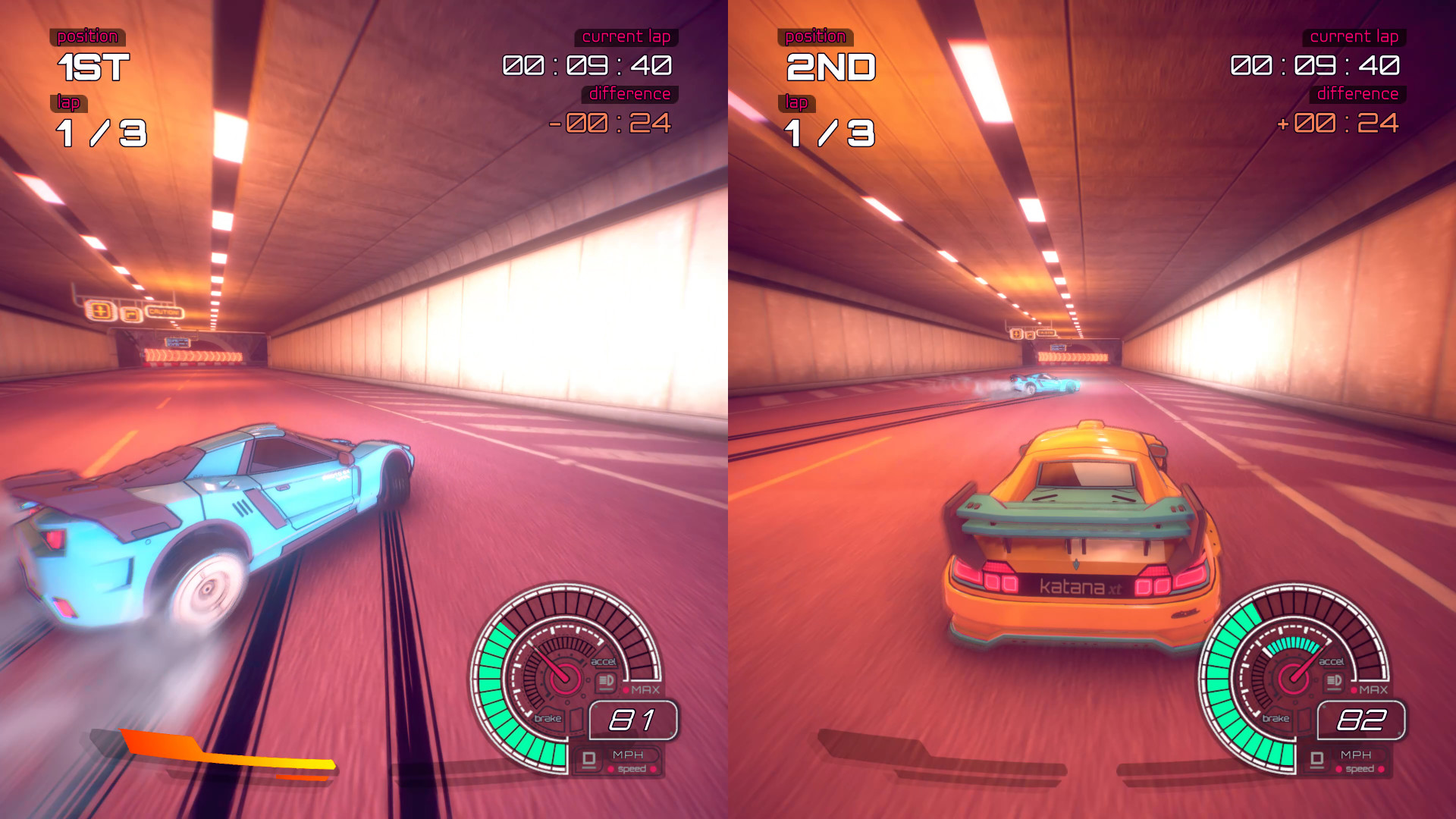Click the headlight icon on left player's gauge
Viewport: 1456px width, 819px height.
[606, 680]
